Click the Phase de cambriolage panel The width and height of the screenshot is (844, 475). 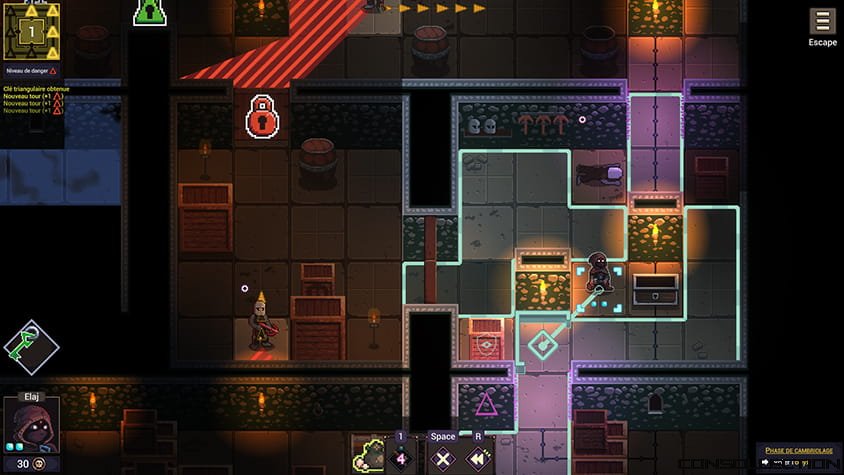tap(797, 456)
